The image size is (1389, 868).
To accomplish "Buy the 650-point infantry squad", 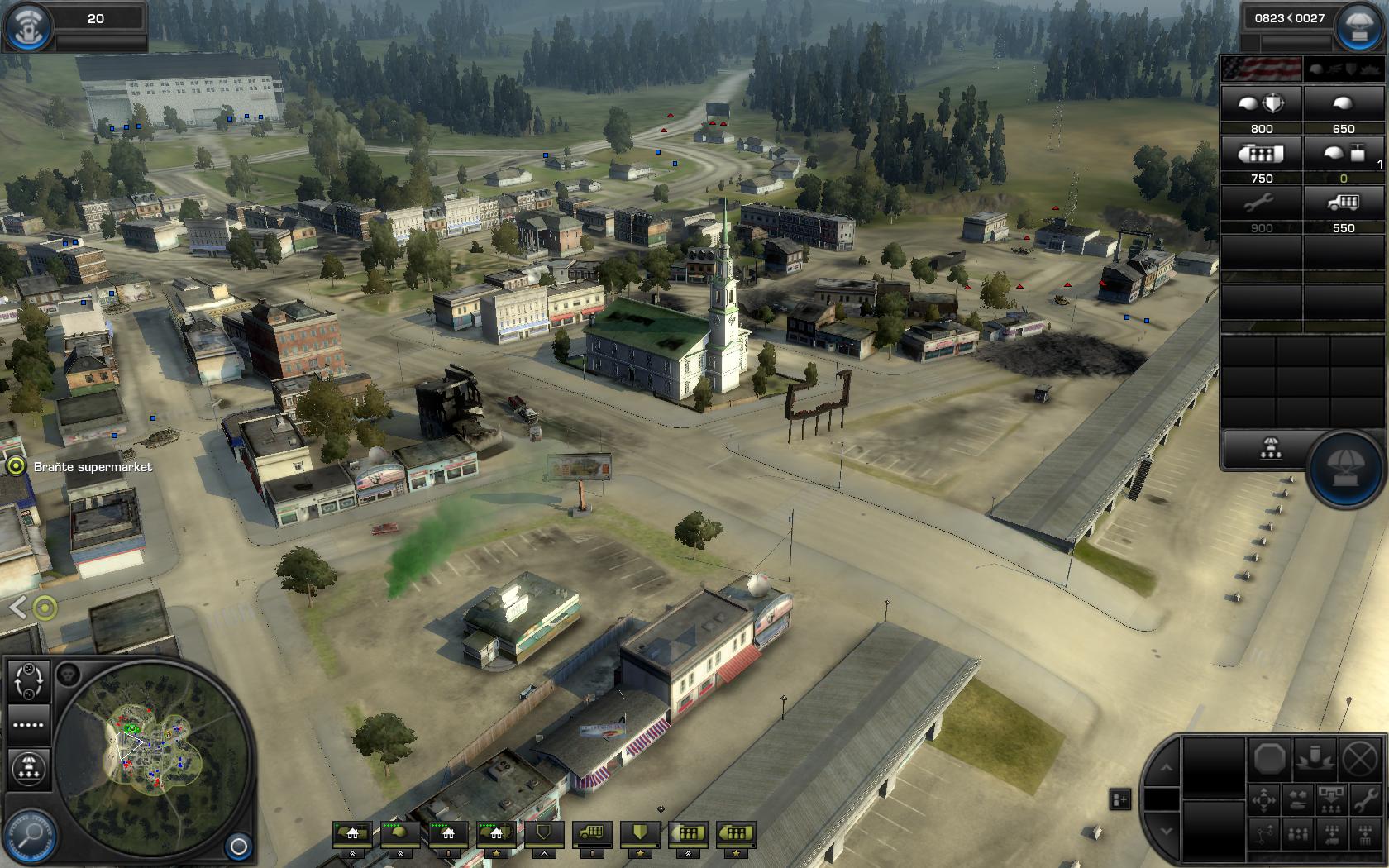I will click(1343, 105).
